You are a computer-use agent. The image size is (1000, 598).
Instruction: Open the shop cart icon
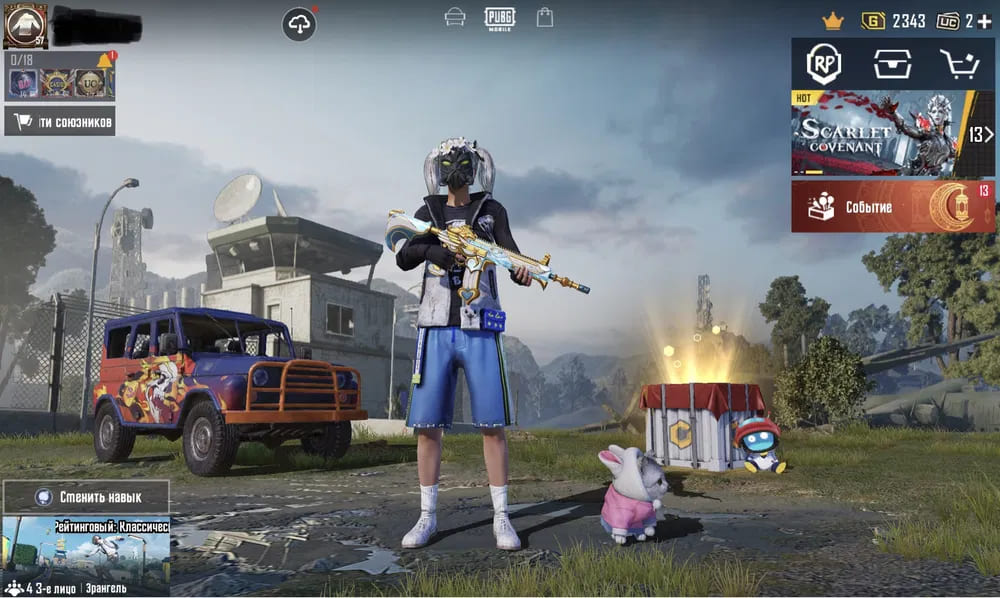point(959,64)
